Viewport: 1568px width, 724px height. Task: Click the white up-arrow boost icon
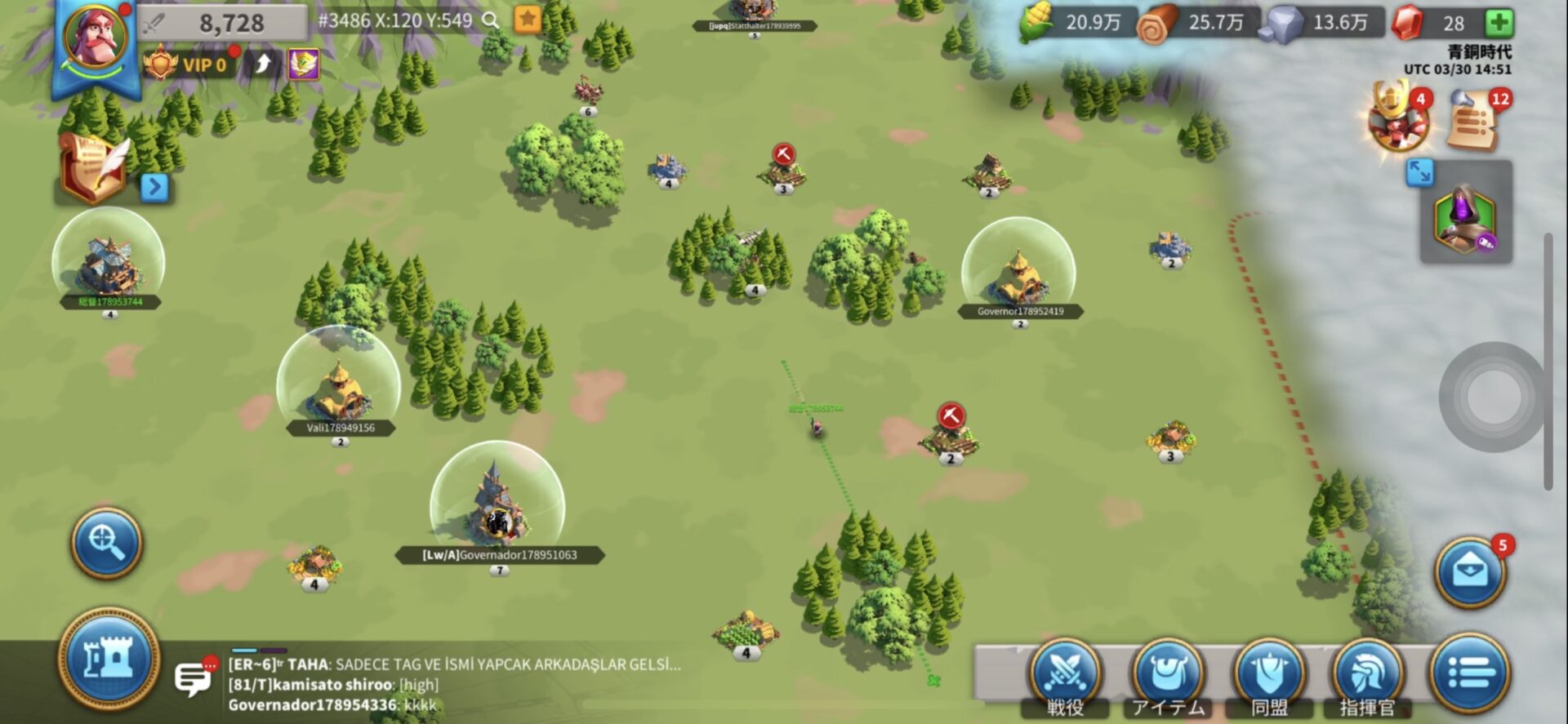263,64
